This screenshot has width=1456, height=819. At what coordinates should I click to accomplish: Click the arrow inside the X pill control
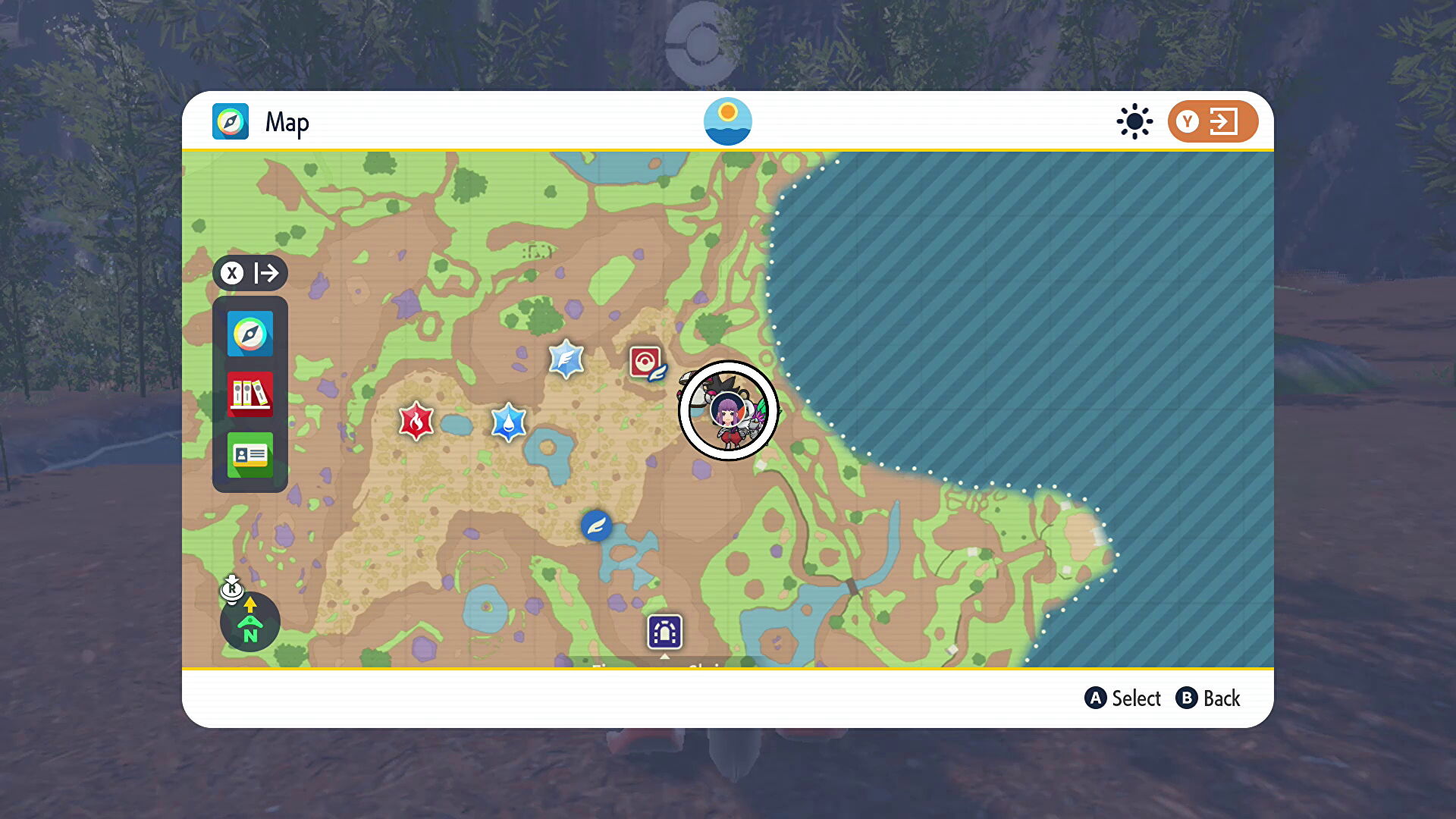coord(267,274)
